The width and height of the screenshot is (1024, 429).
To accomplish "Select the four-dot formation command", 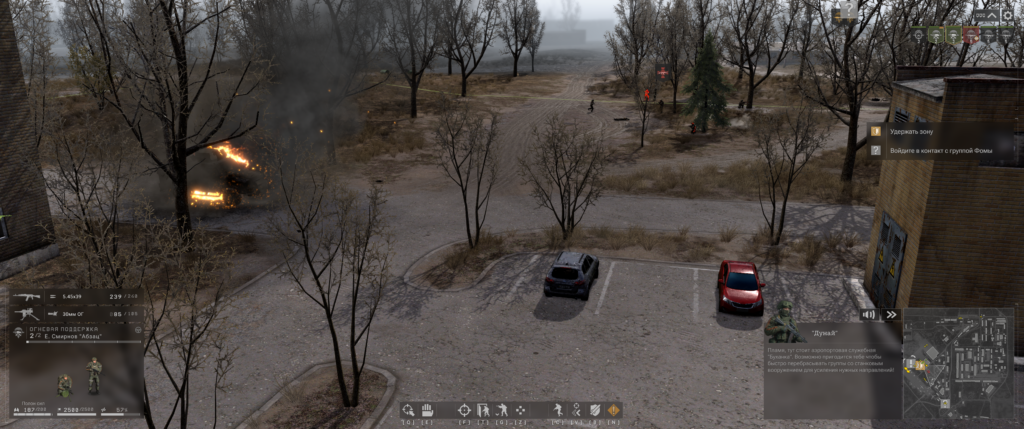I will coord(523,410).
